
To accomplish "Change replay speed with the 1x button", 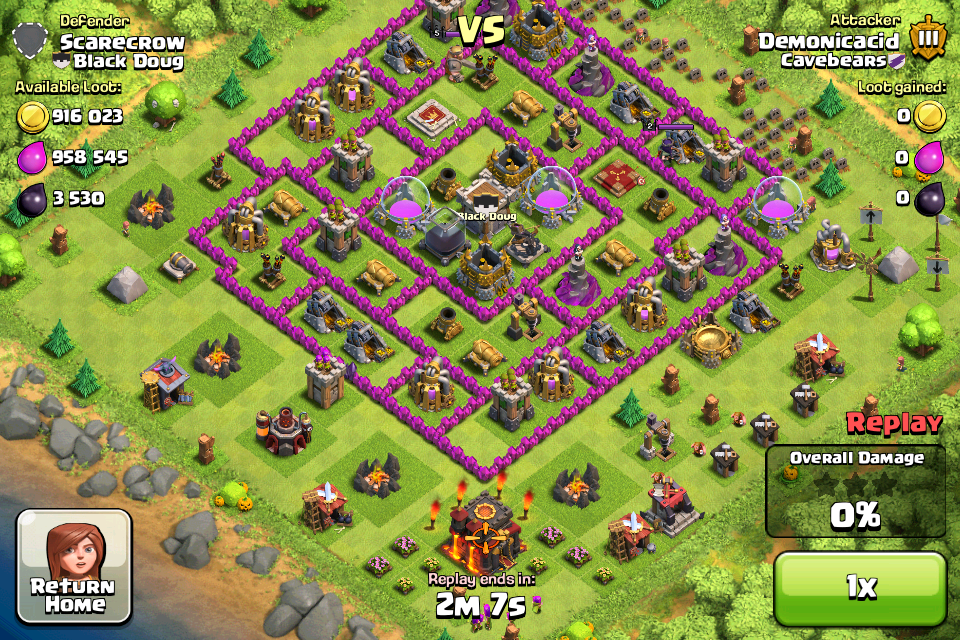I will click(x=860, y=587).
